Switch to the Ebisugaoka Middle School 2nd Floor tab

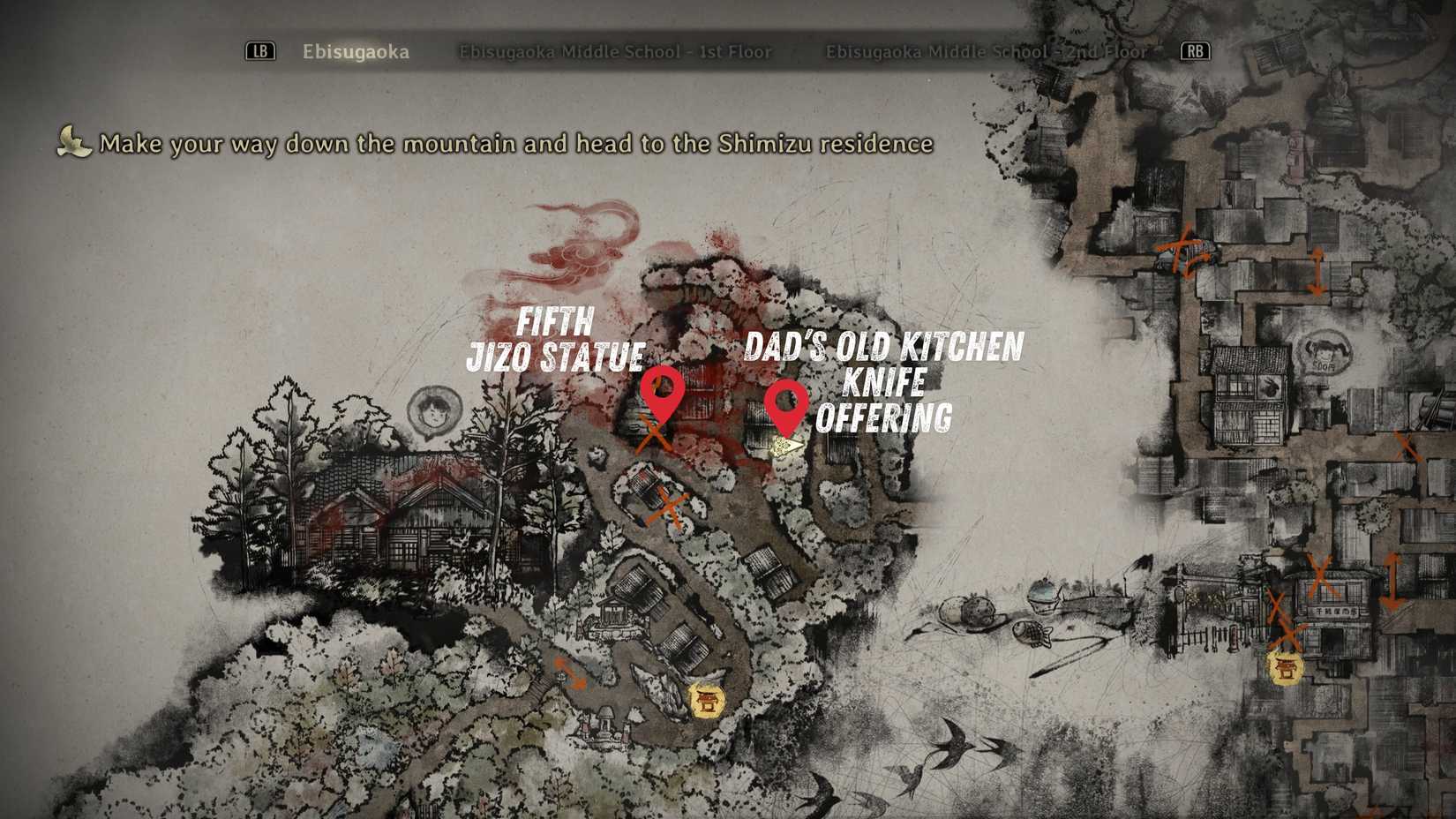[985, 52]
